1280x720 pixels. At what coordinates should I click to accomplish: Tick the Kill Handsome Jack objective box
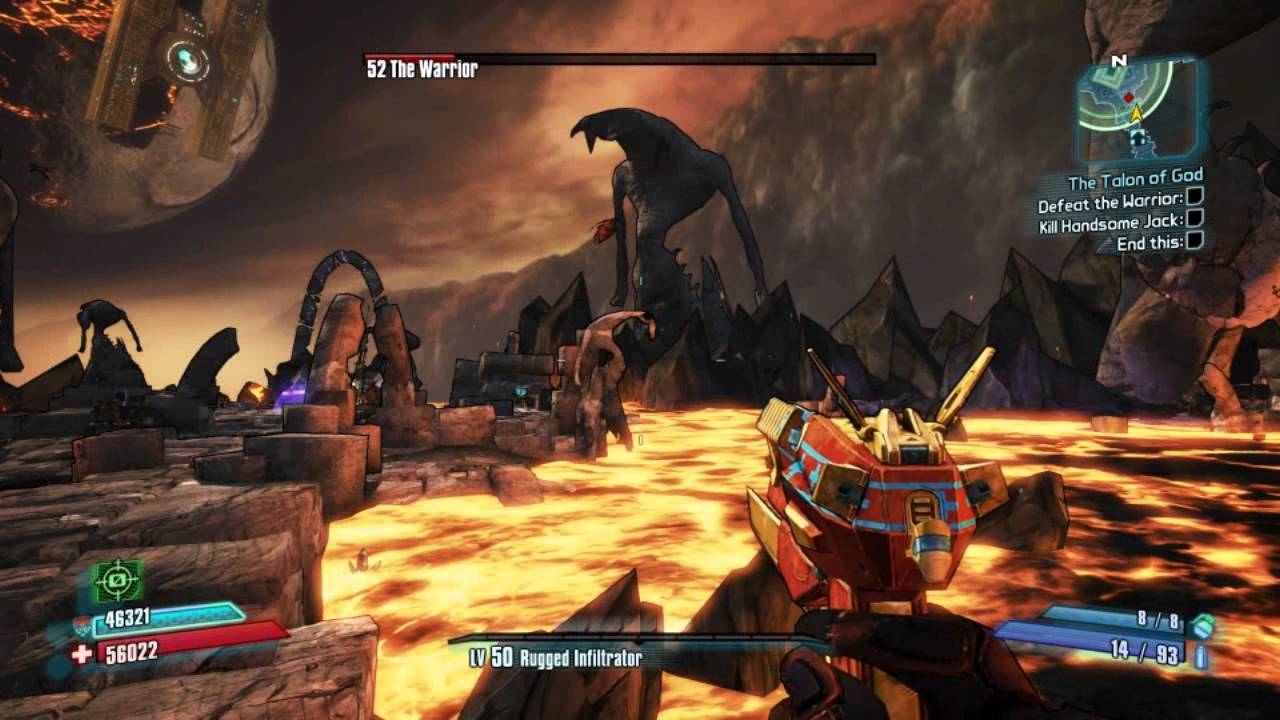(x=1194, y=220)
